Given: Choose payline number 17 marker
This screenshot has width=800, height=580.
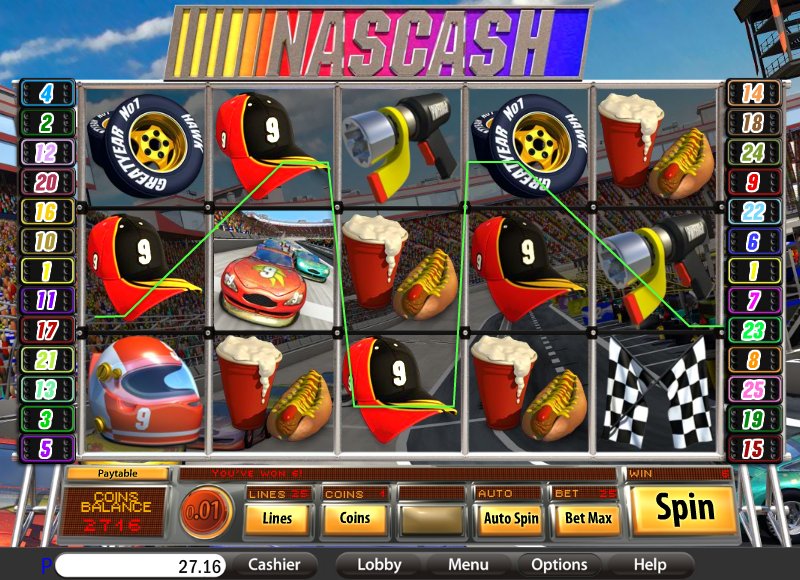Looking at the screenshot, I should pyautogui.click(x=47, y=329).
